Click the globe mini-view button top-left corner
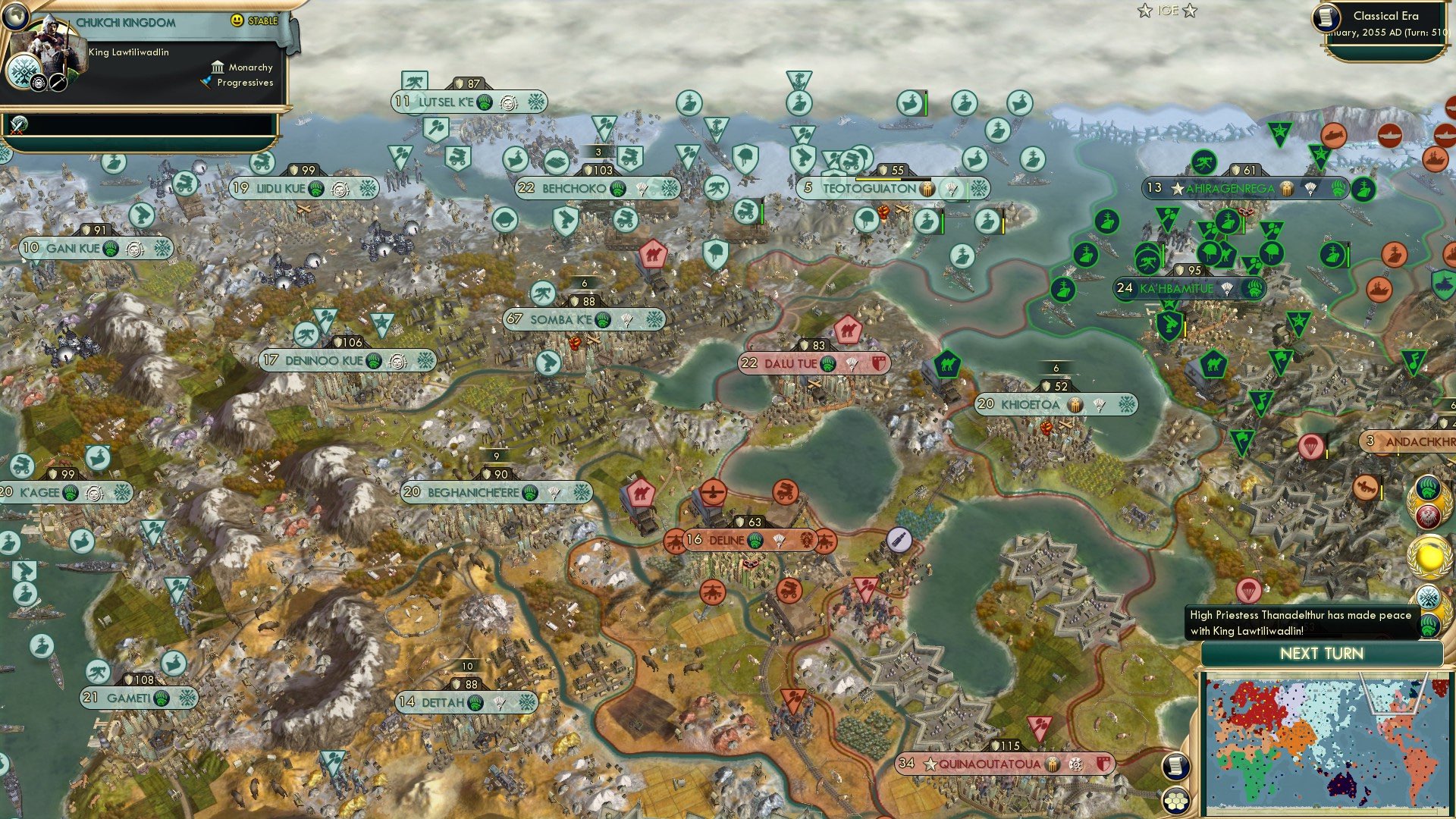The height and width of the screenshot is (819, 1456). point(17,18)
